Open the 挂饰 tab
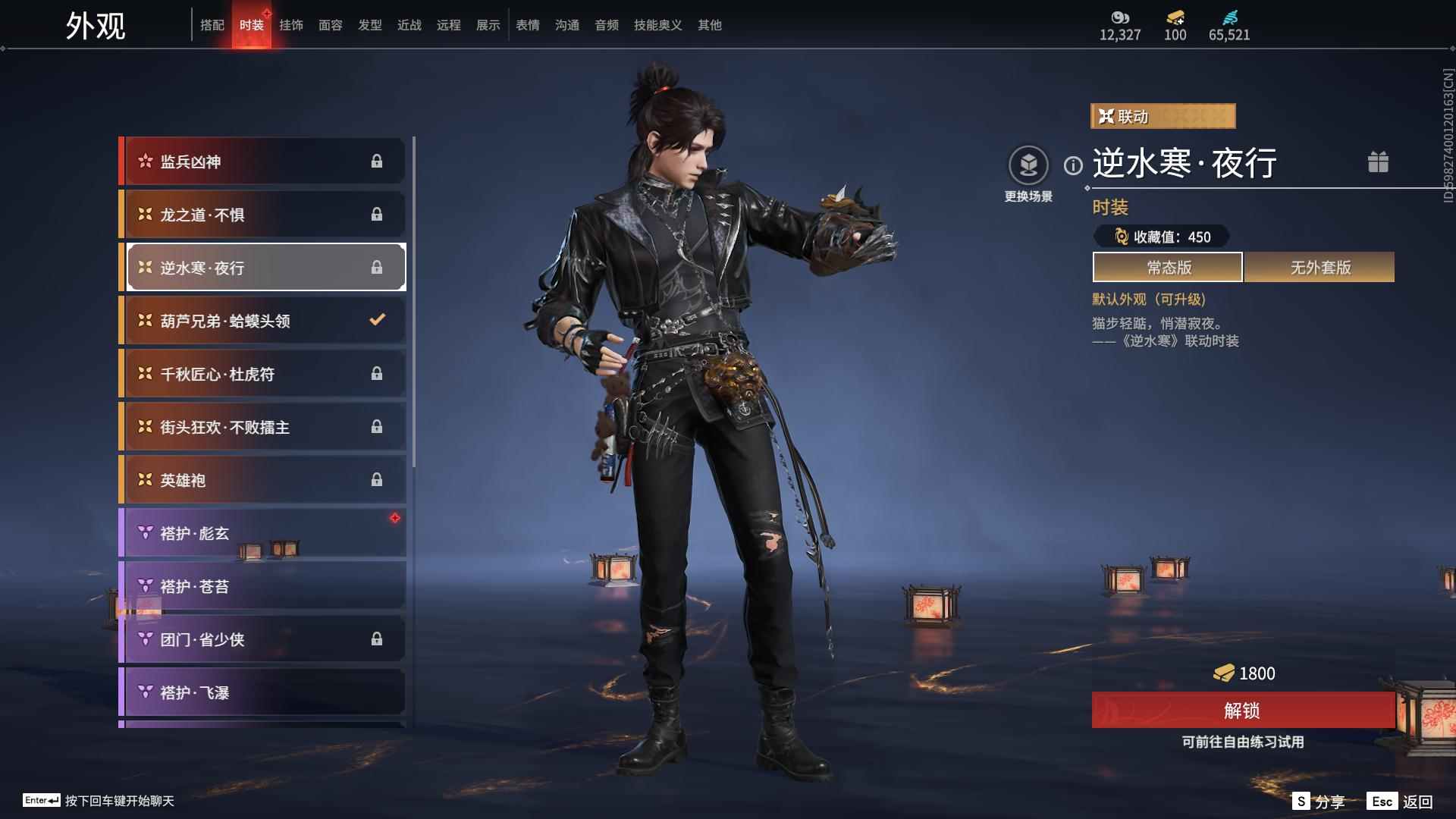 click(x=290, y=25)
